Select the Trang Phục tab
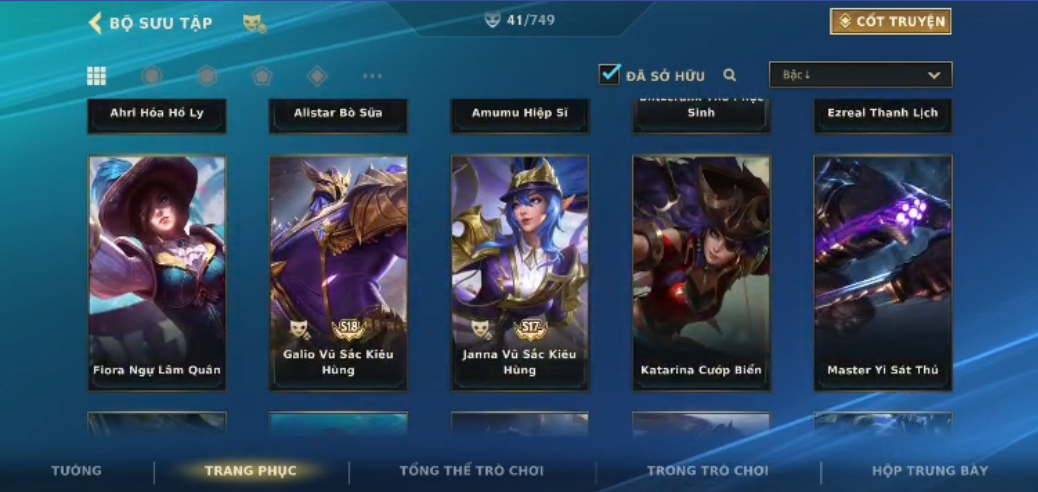 (250, 471)
